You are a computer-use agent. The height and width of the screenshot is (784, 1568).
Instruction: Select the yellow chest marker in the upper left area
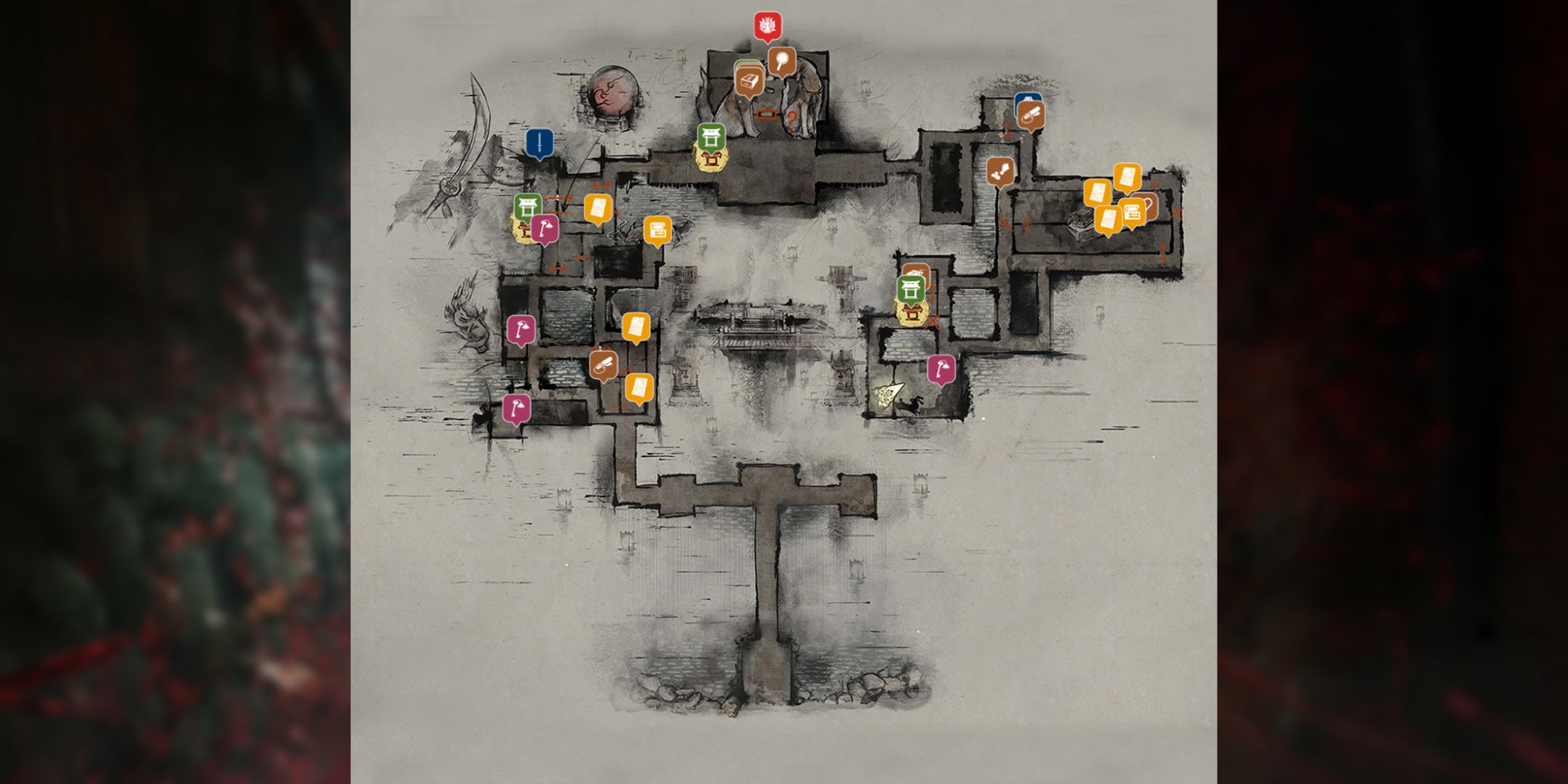click(x=658, y=231)
